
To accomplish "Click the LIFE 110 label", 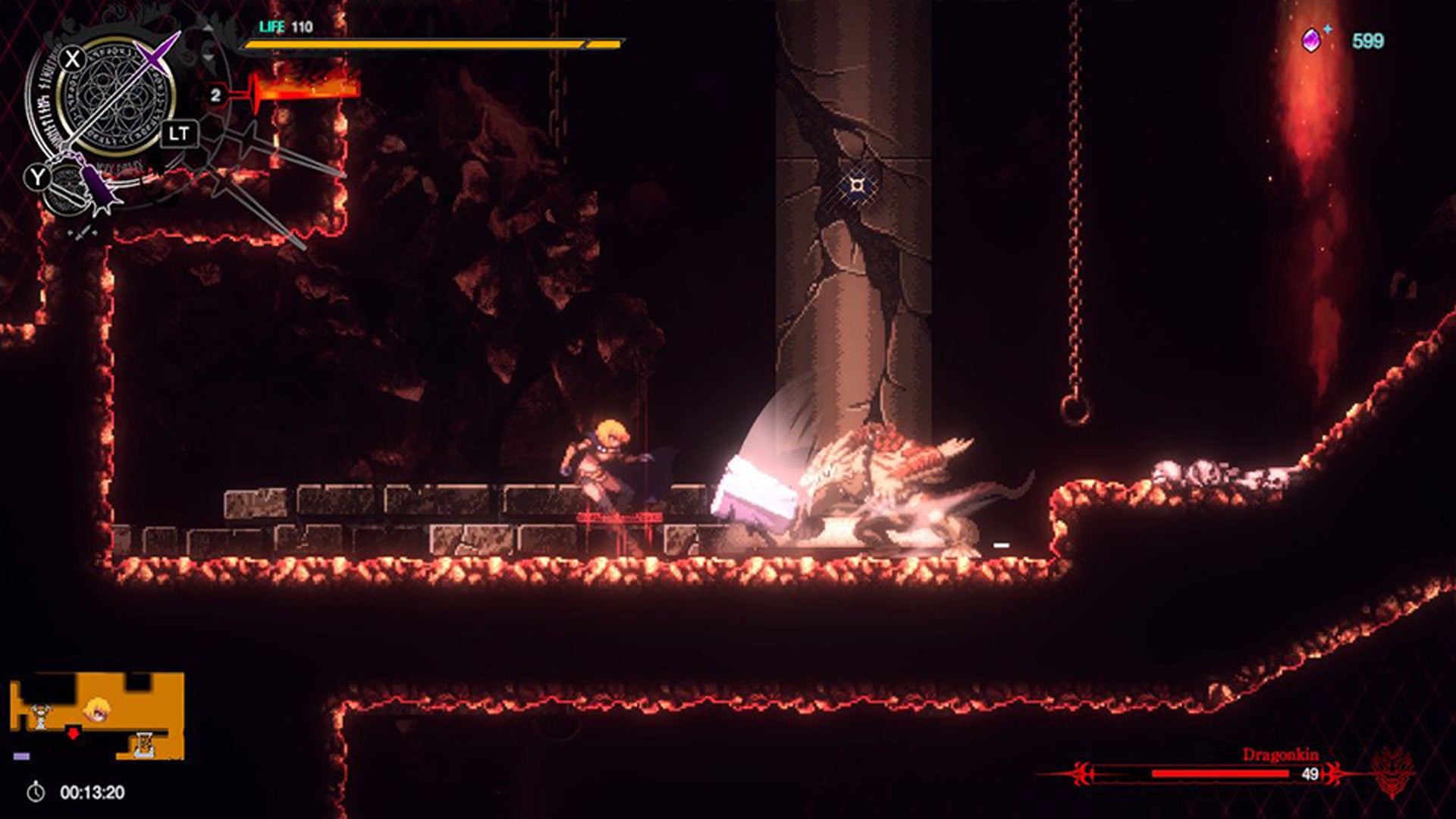I will click(x=284, y=26).
